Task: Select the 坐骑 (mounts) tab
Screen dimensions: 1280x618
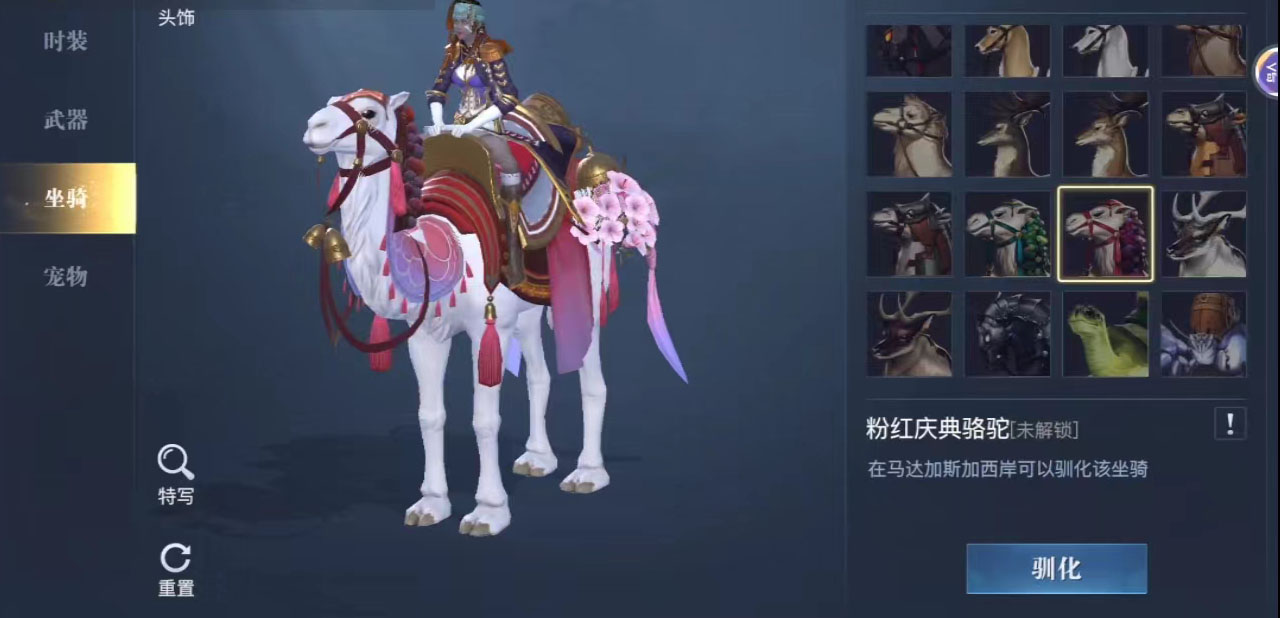Action: (66, 198)
